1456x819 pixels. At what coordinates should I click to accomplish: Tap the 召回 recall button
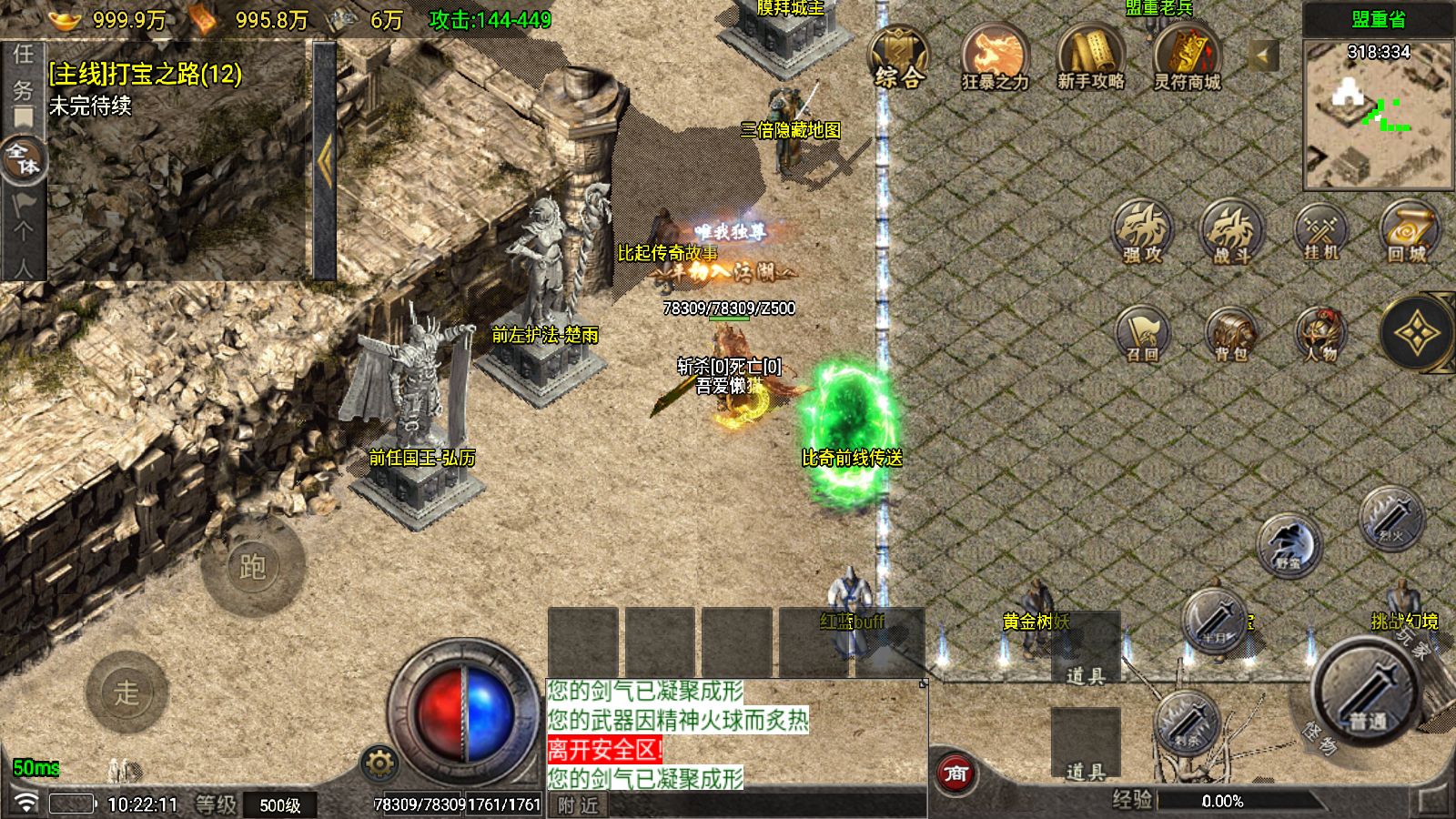click(1143, 333)
